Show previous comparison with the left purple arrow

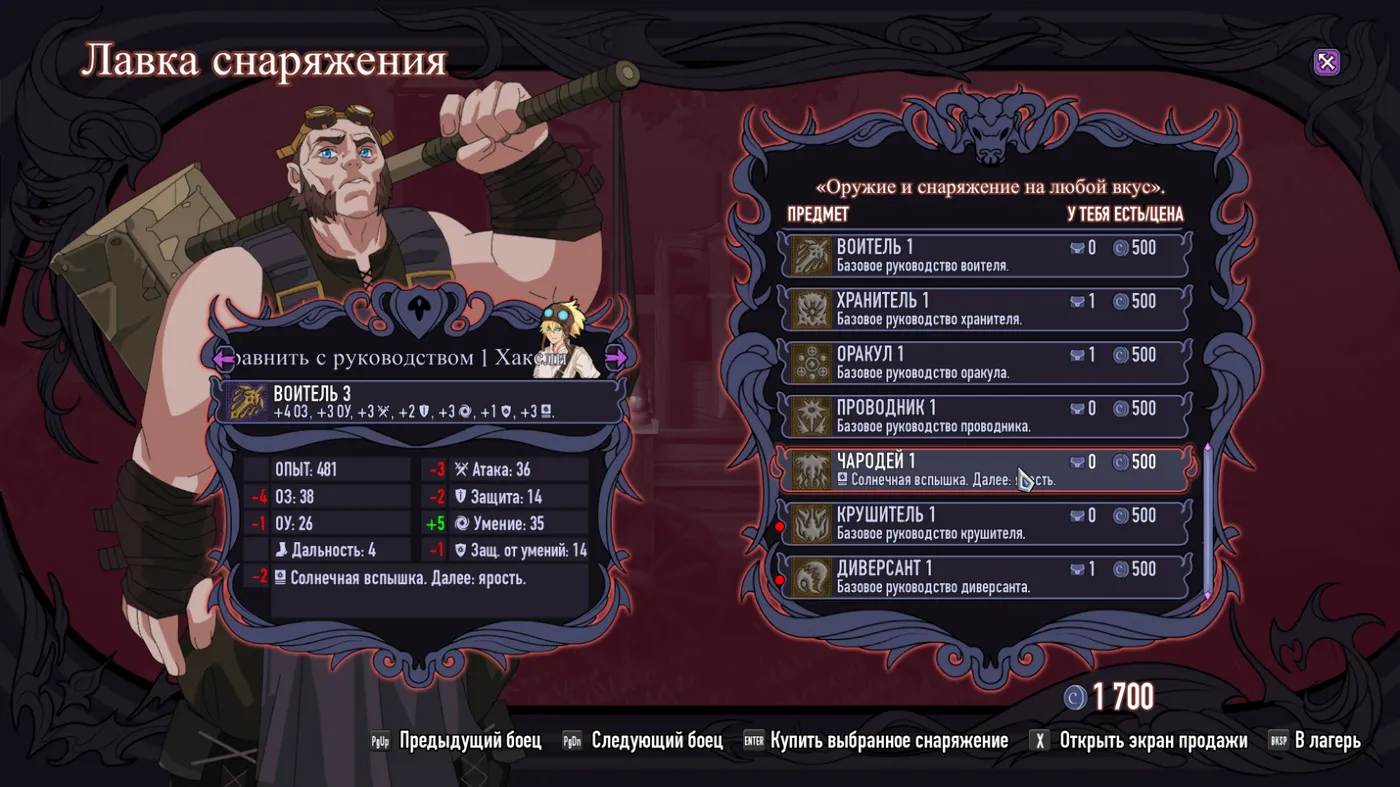click(223, 357)
